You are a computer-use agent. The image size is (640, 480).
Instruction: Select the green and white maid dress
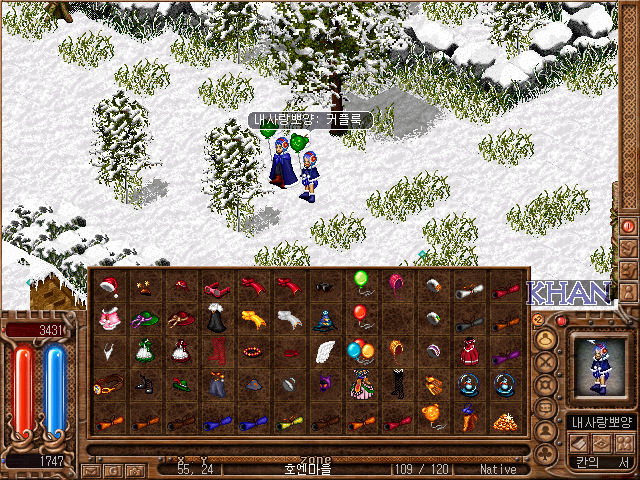coord(145,352)
